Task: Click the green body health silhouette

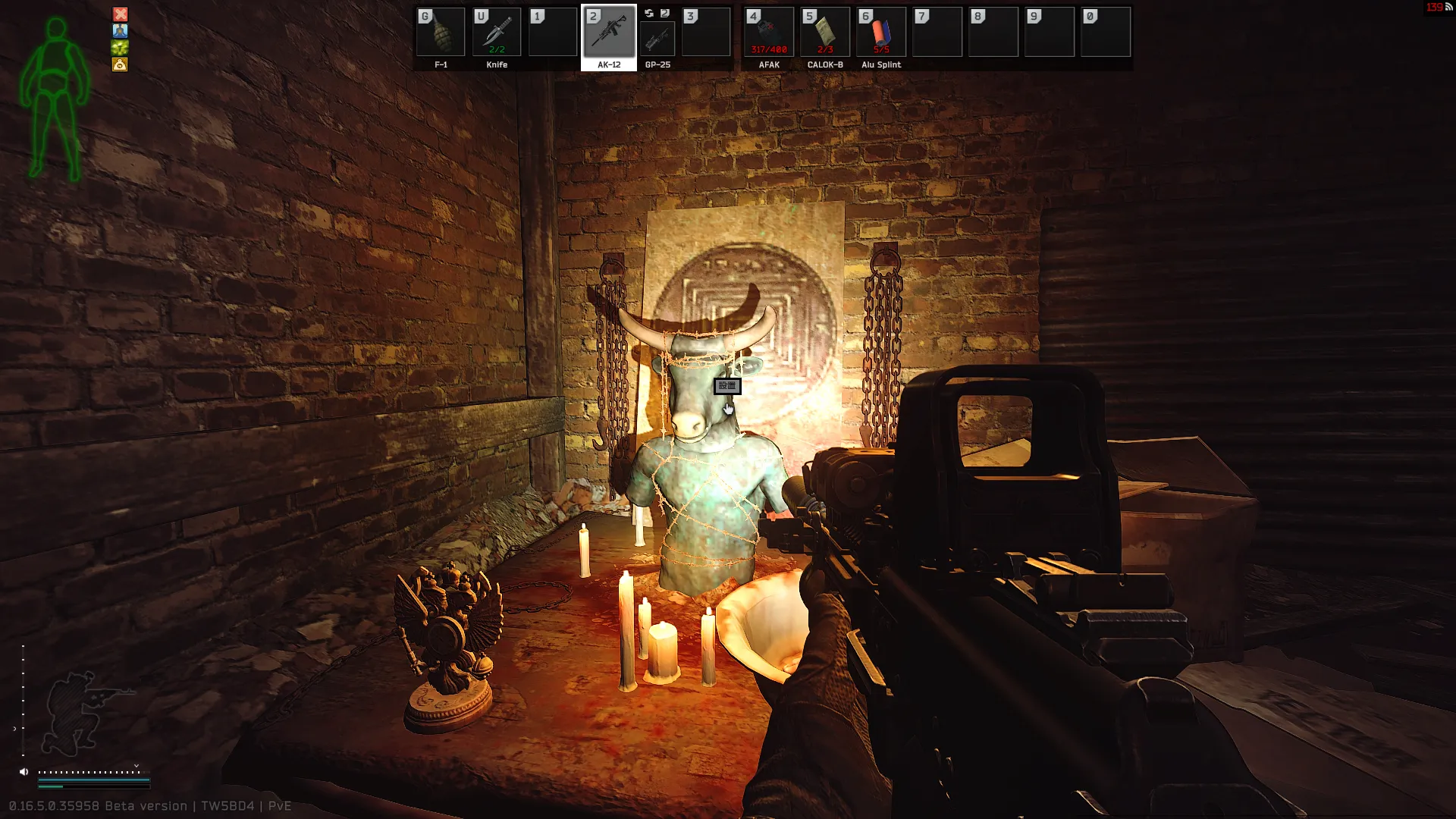Action: 55,99
